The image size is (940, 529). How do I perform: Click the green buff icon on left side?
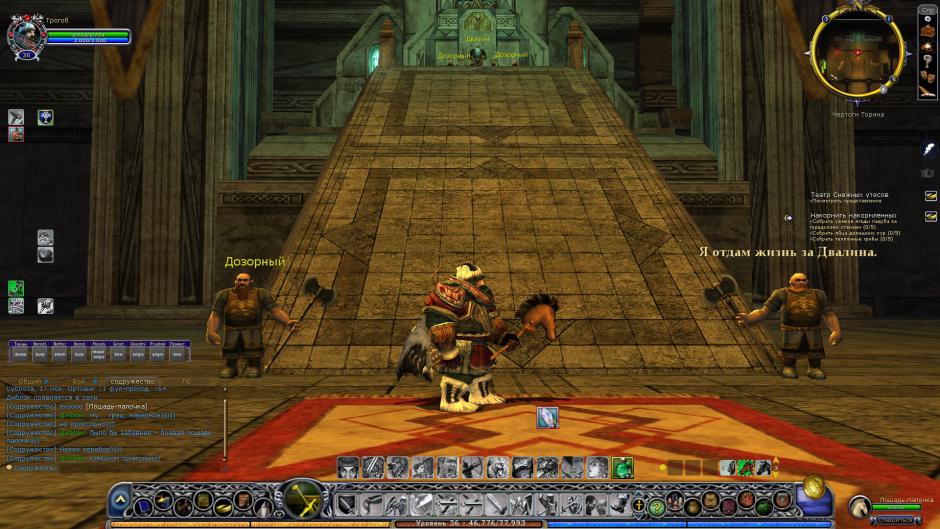click(x=16, y=288)
